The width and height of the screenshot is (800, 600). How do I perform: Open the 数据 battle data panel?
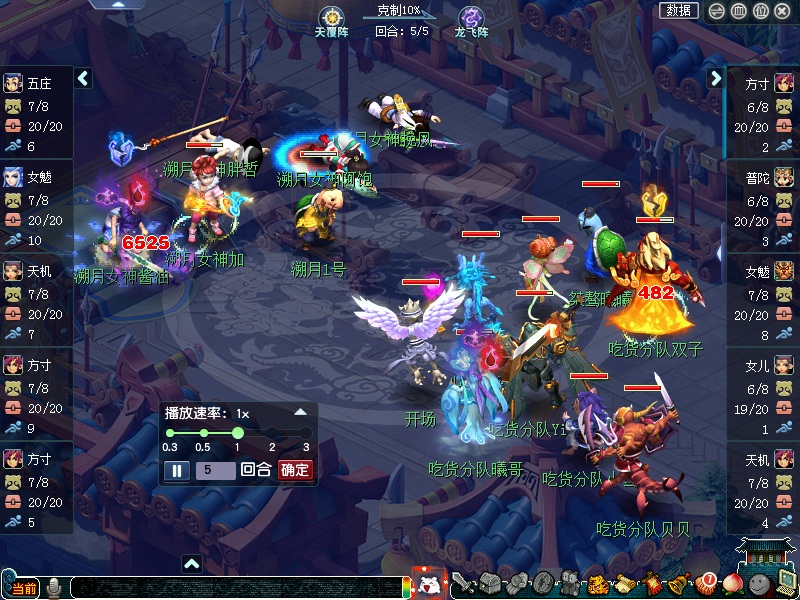pyautogui.click(x=679, y=10)
